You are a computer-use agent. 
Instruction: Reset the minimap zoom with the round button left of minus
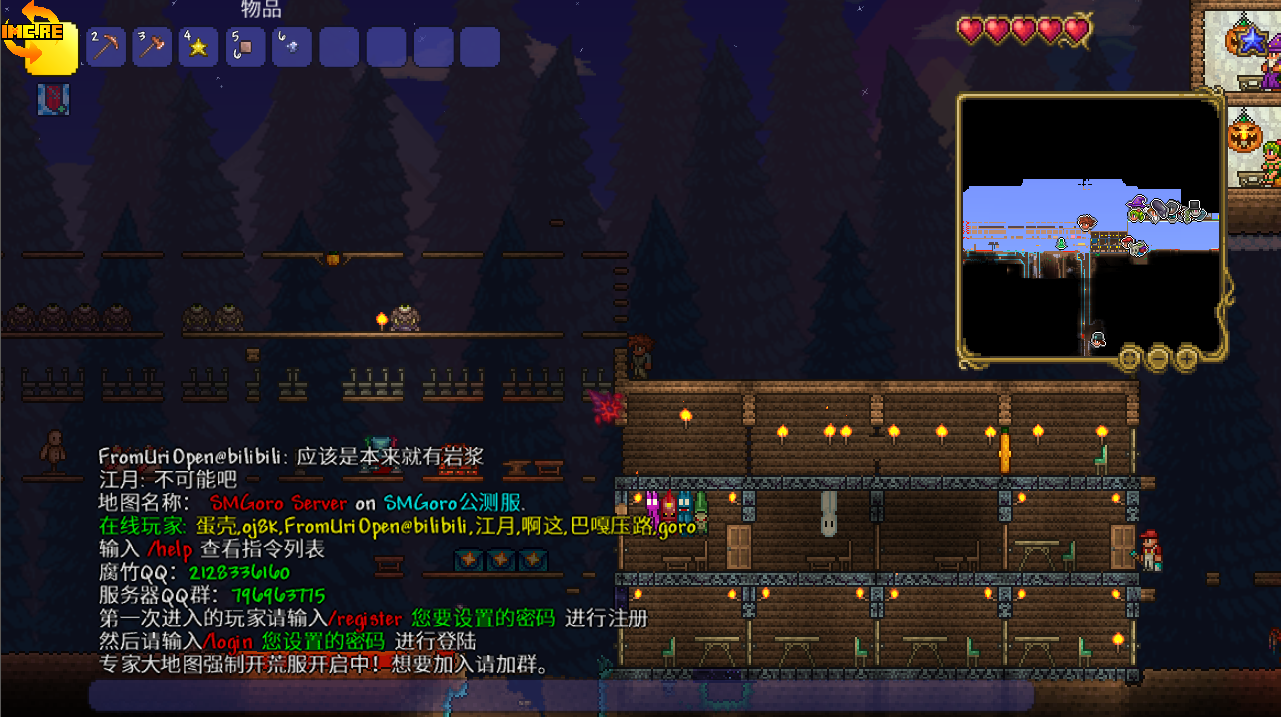1130,356
